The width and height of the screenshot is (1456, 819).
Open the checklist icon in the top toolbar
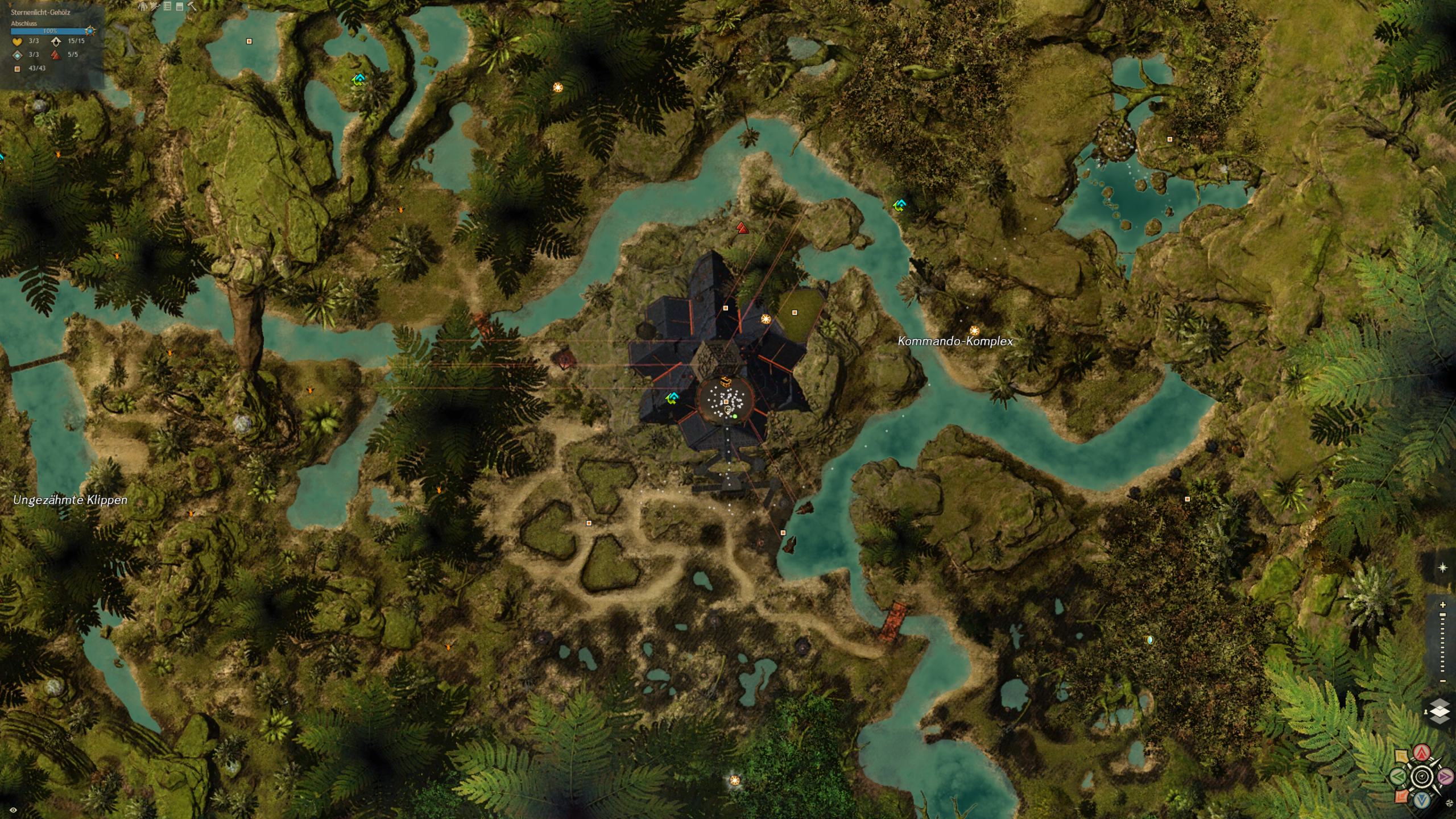coord(167,7)
